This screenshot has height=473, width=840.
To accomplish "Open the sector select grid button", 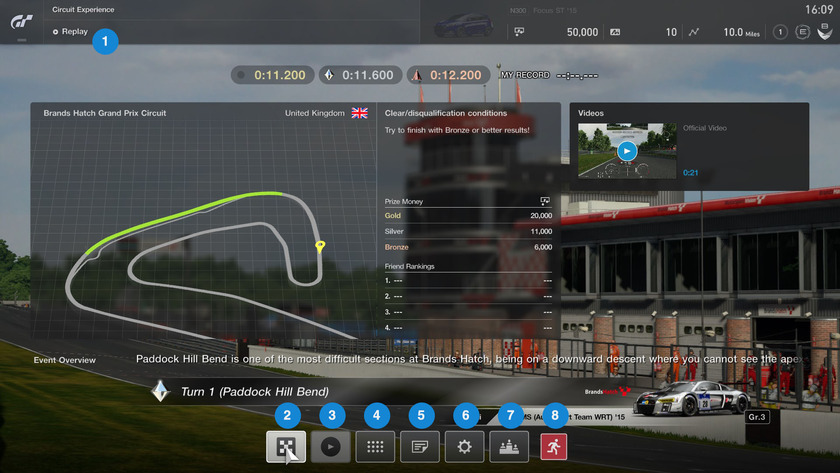I will pyautogui.click(x=375, y=446).
